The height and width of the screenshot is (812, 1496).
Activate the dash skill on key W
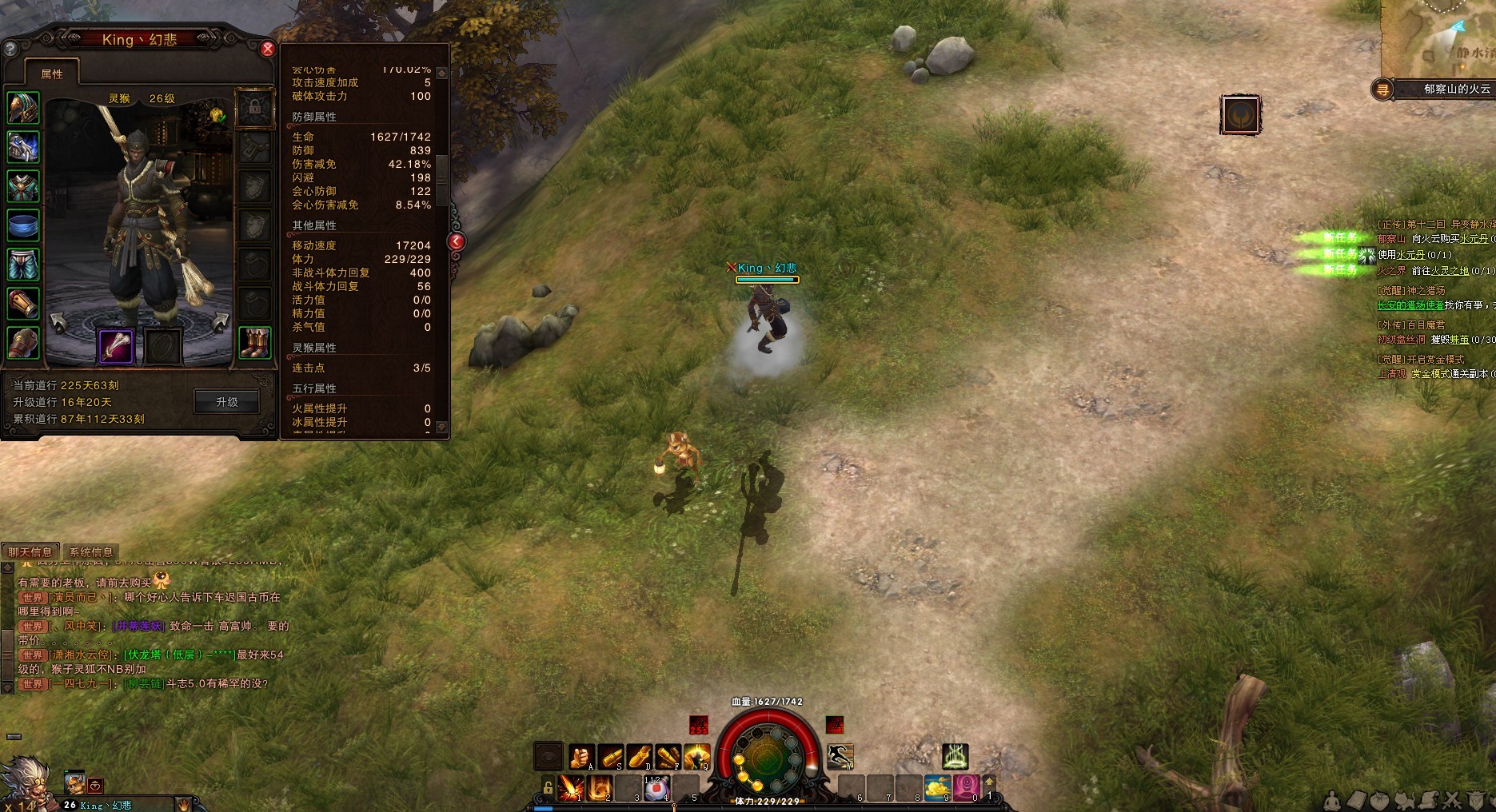pos(840,755)
